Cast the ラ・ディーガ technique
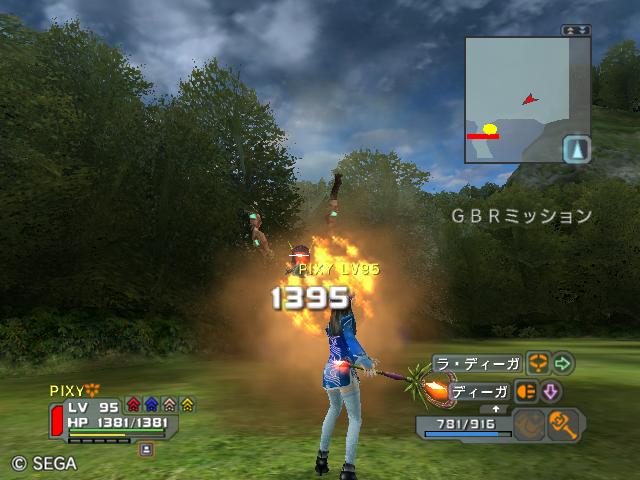 [476, 363]
